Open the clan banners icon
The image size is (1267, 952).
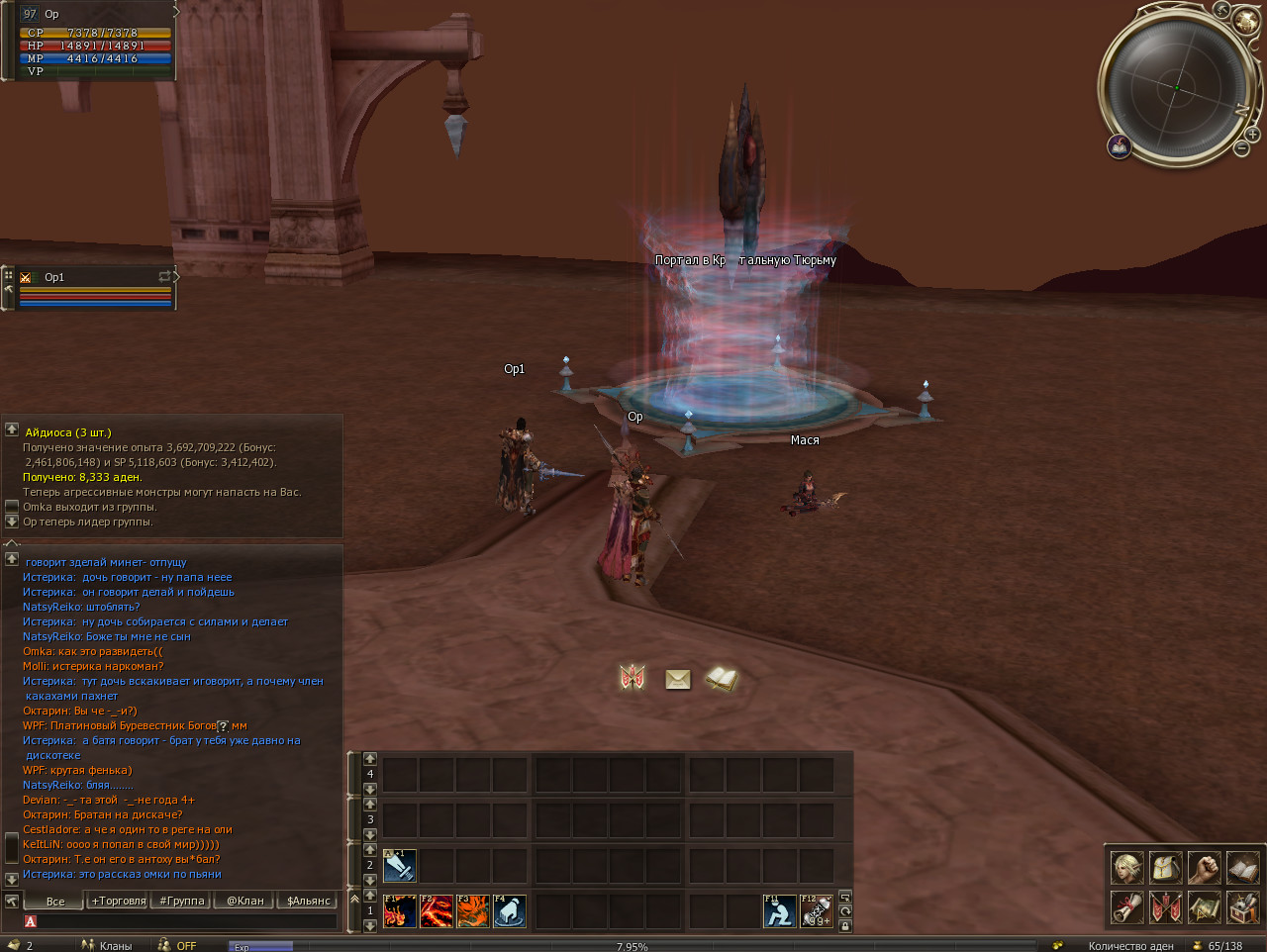pyautogui.click(x=1165, y=906)
